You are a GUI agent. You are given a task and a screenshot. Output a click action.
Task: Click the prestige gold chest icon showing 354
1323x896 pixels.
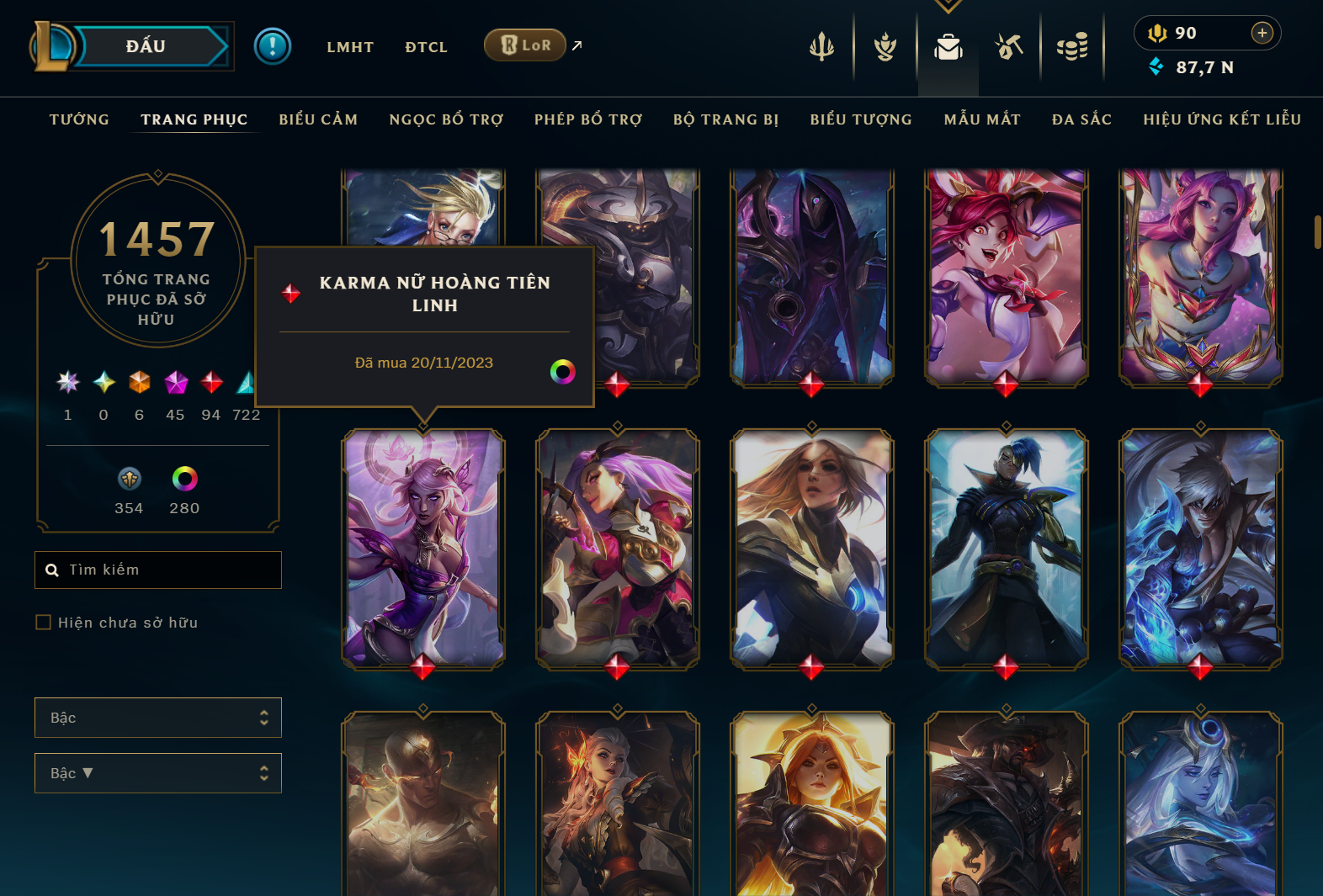click(129, 480)
